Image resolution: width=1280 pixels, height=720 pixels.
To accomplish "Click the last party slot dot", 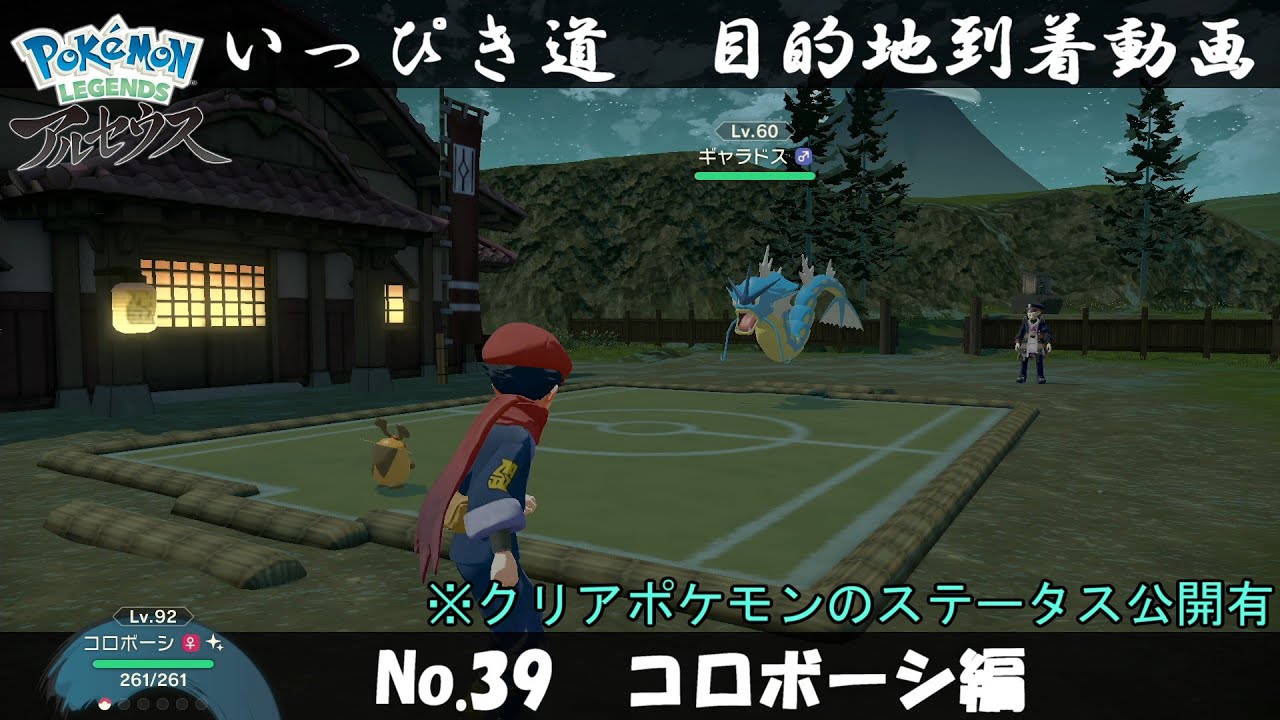I will tap(201, 703).
